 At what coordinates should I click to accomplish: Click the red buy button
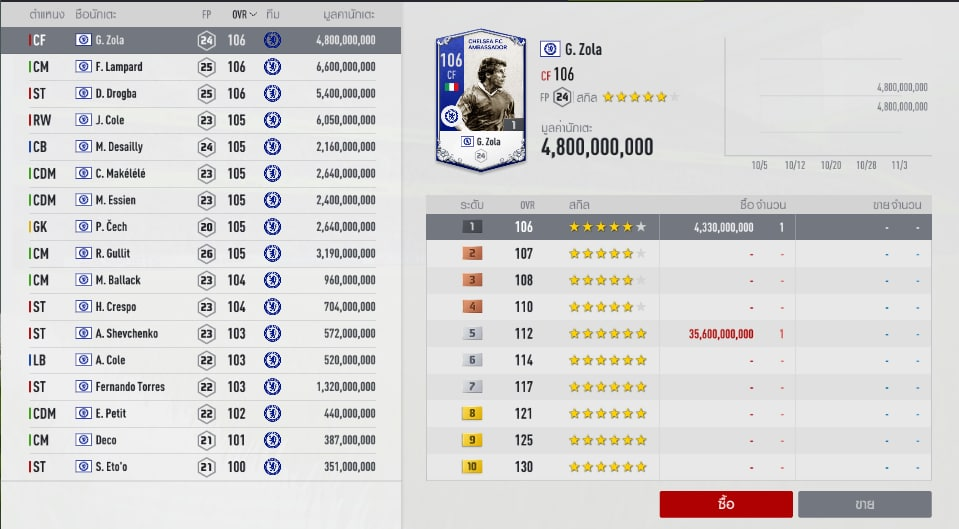click(x=726, y=504)
